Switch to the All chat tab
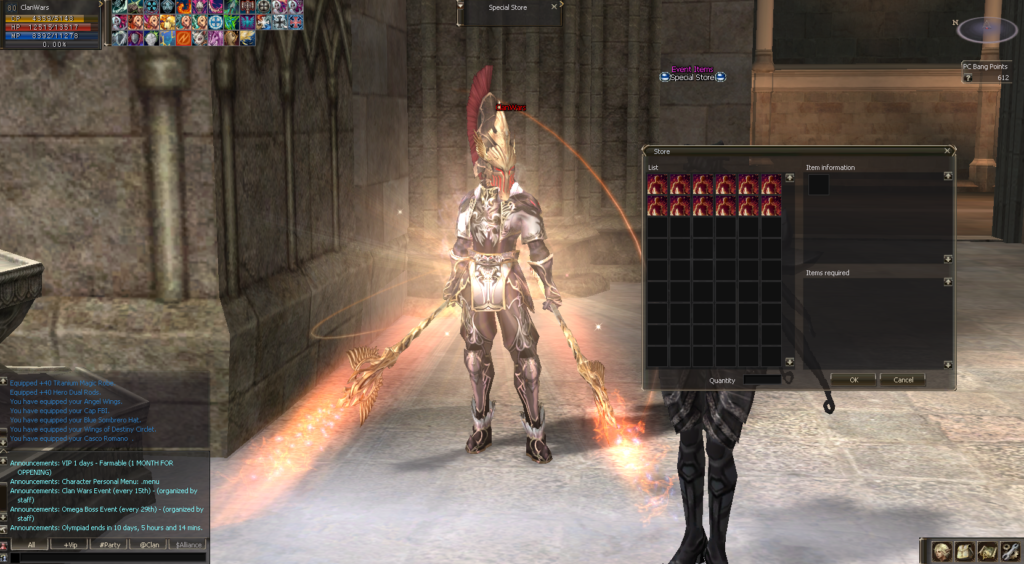Viewport: 1024px width, 564px height. click(x=31, y=545)
